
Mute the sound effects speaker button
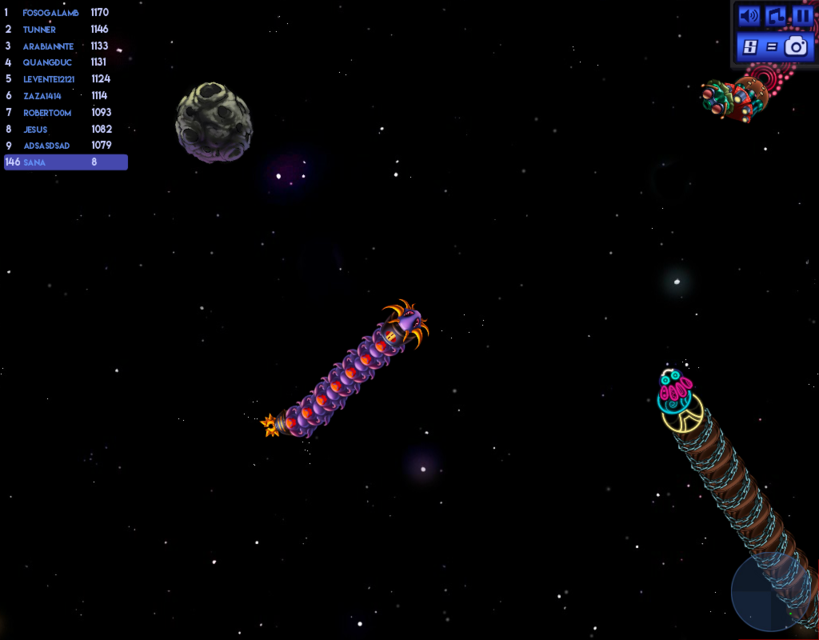(x=749, y=16)
